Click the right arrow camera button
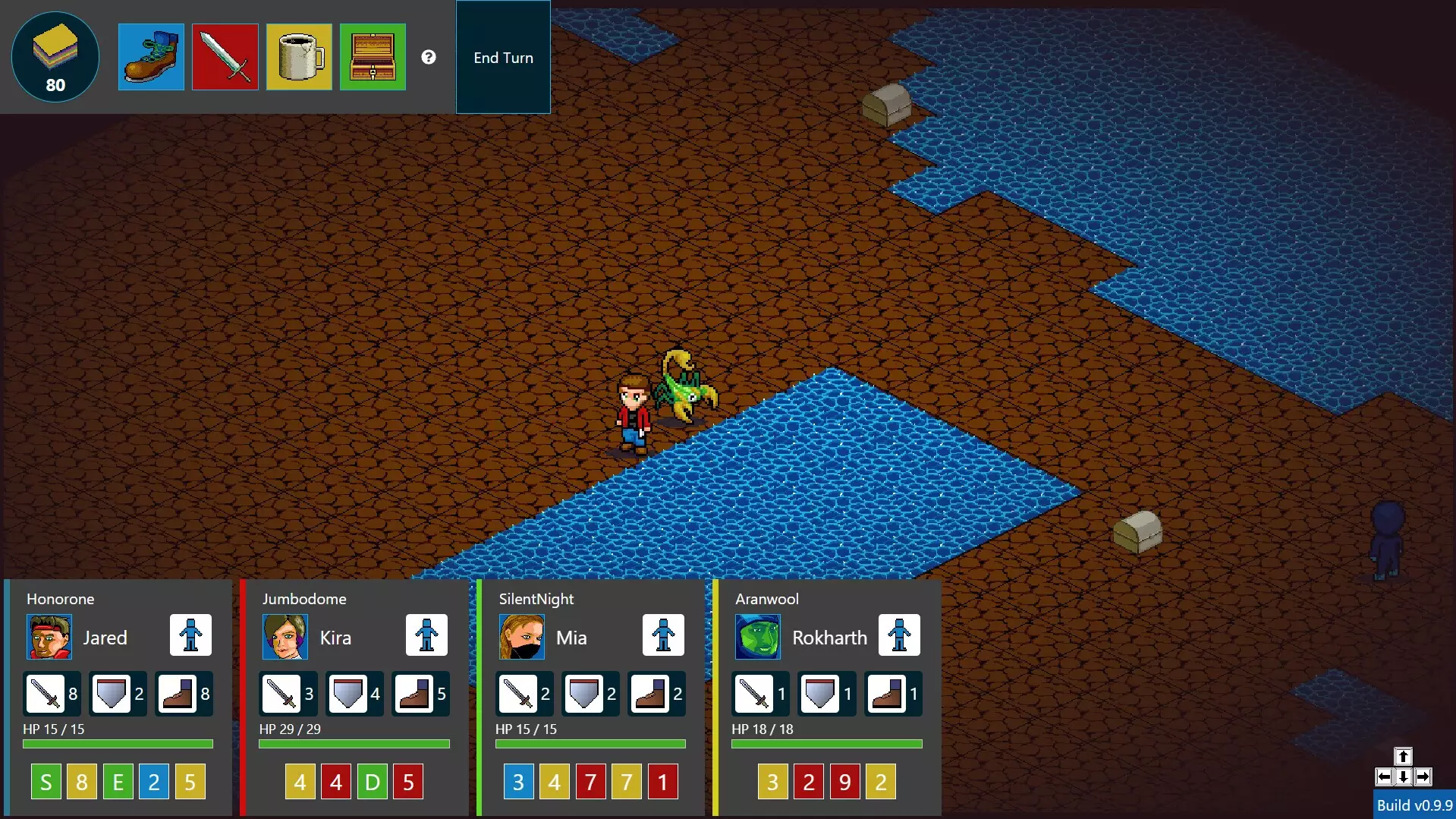Image resolution: width=1456 pixels, height=819 pixels. click(1423, 776)
